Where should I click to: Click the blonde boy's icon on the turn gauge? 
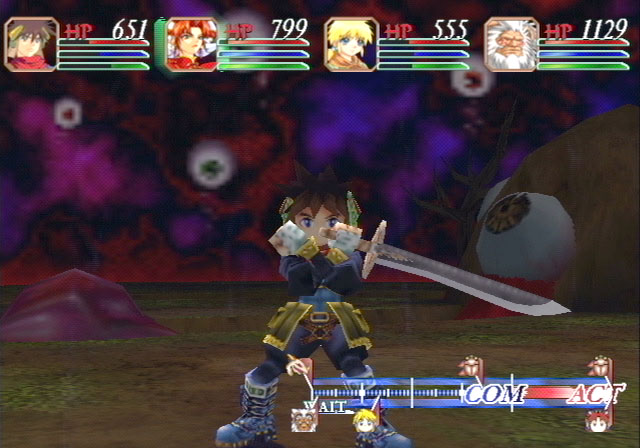click(x=364, y=418)
